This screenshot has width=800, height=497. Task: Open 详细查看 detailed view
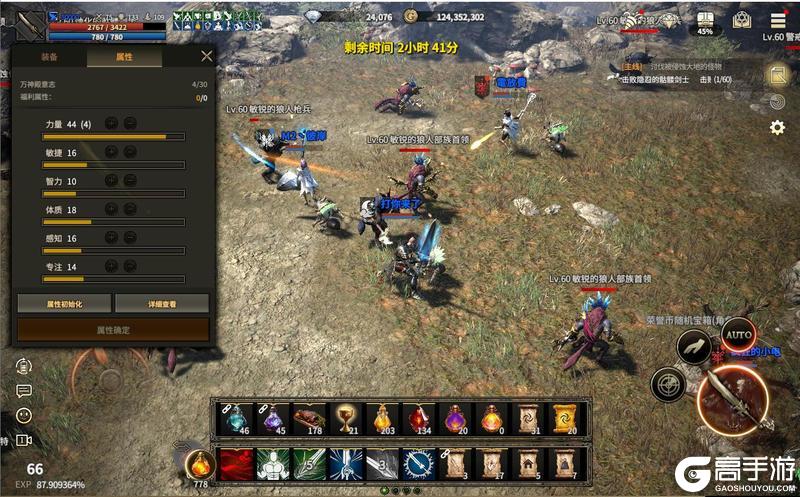pos(162,303)
